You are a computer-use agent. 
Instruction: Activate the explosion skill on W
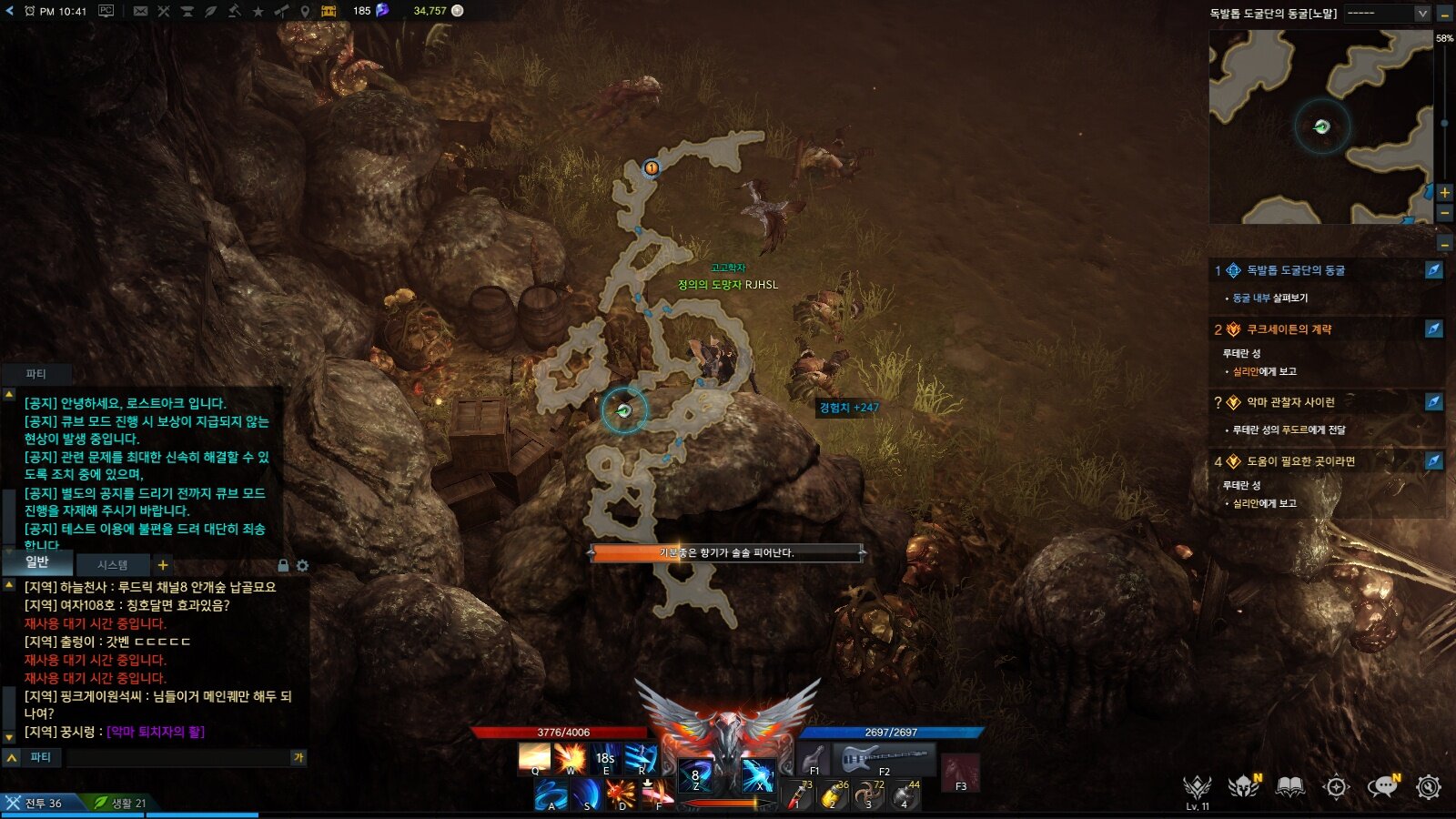[571, 757]
